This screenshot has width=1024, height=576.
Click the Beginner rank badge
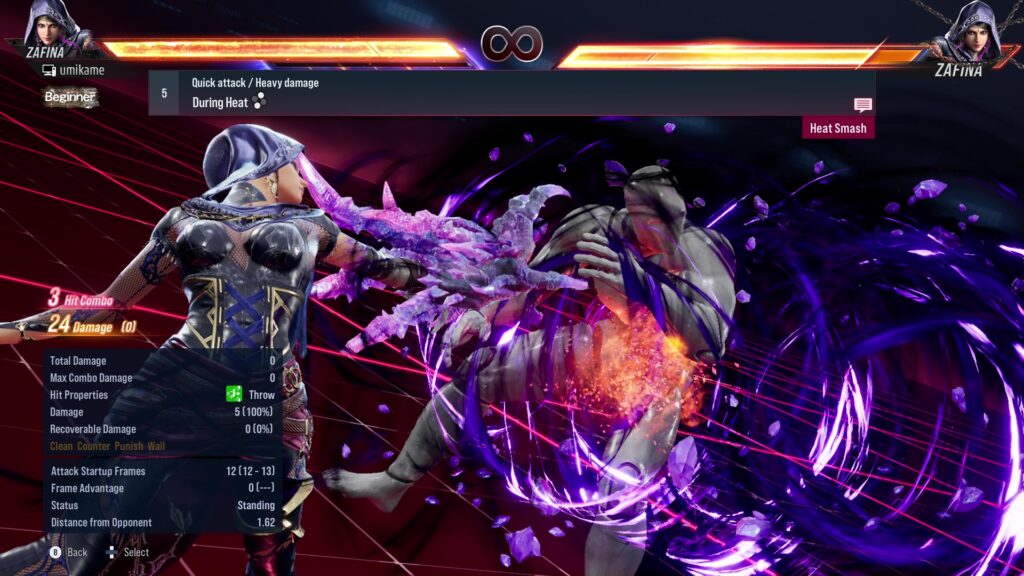[70, 97]
